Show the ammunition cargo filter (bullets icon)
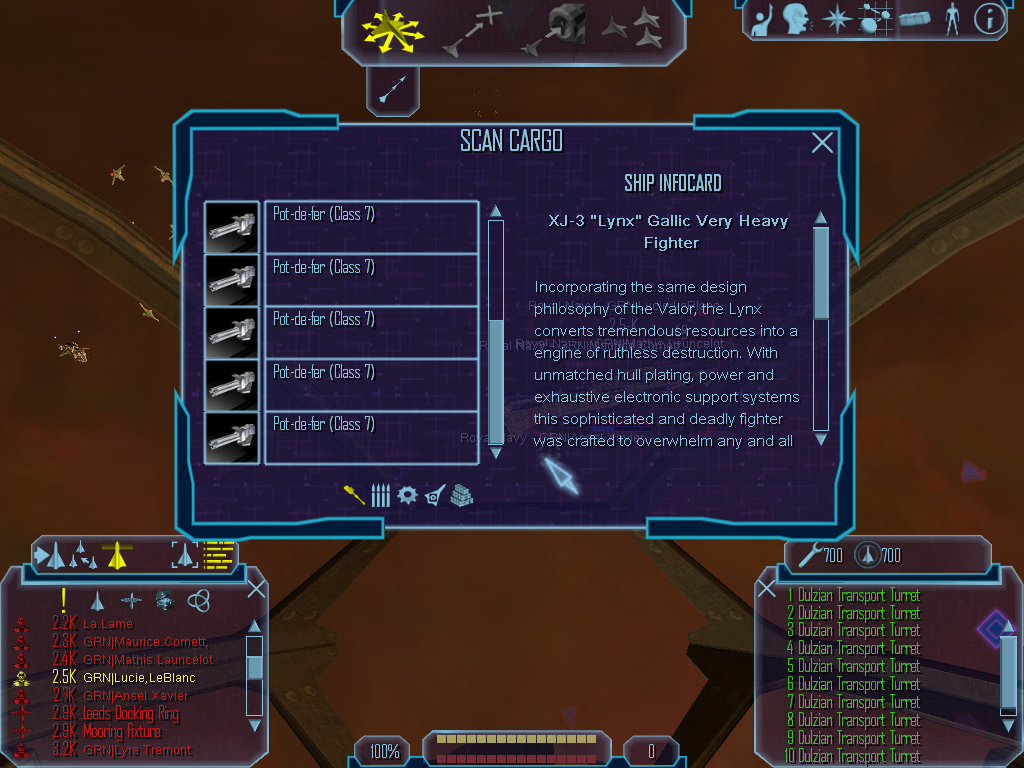 380,495
